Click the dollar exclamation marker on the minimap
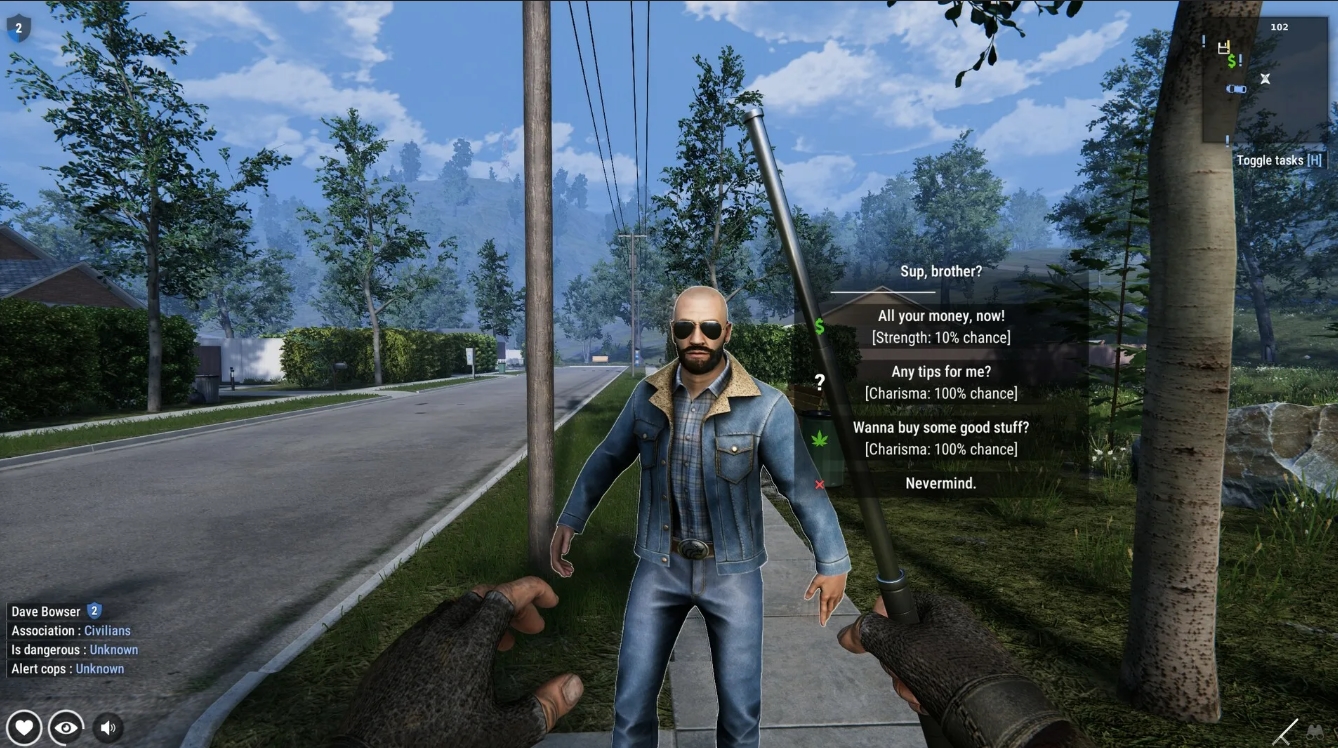The image size is (1338, 748). click(1231, 62)
